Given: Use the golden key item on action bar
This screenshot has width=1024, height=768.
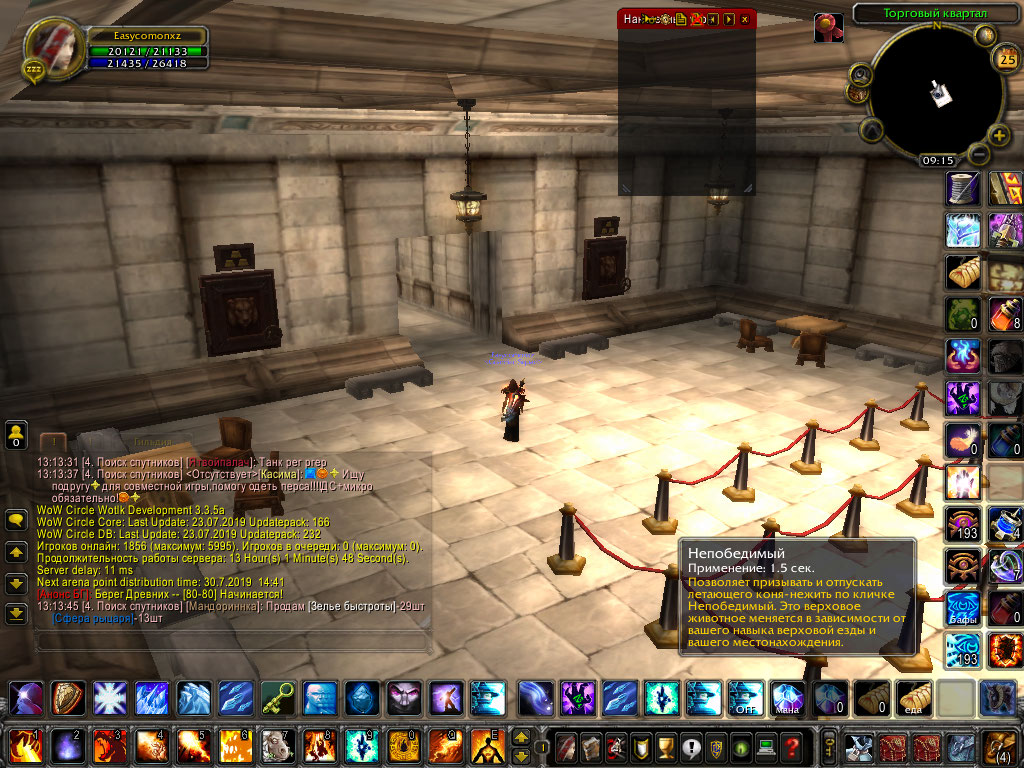Looking at the screenshot, I should pos(277,697).
